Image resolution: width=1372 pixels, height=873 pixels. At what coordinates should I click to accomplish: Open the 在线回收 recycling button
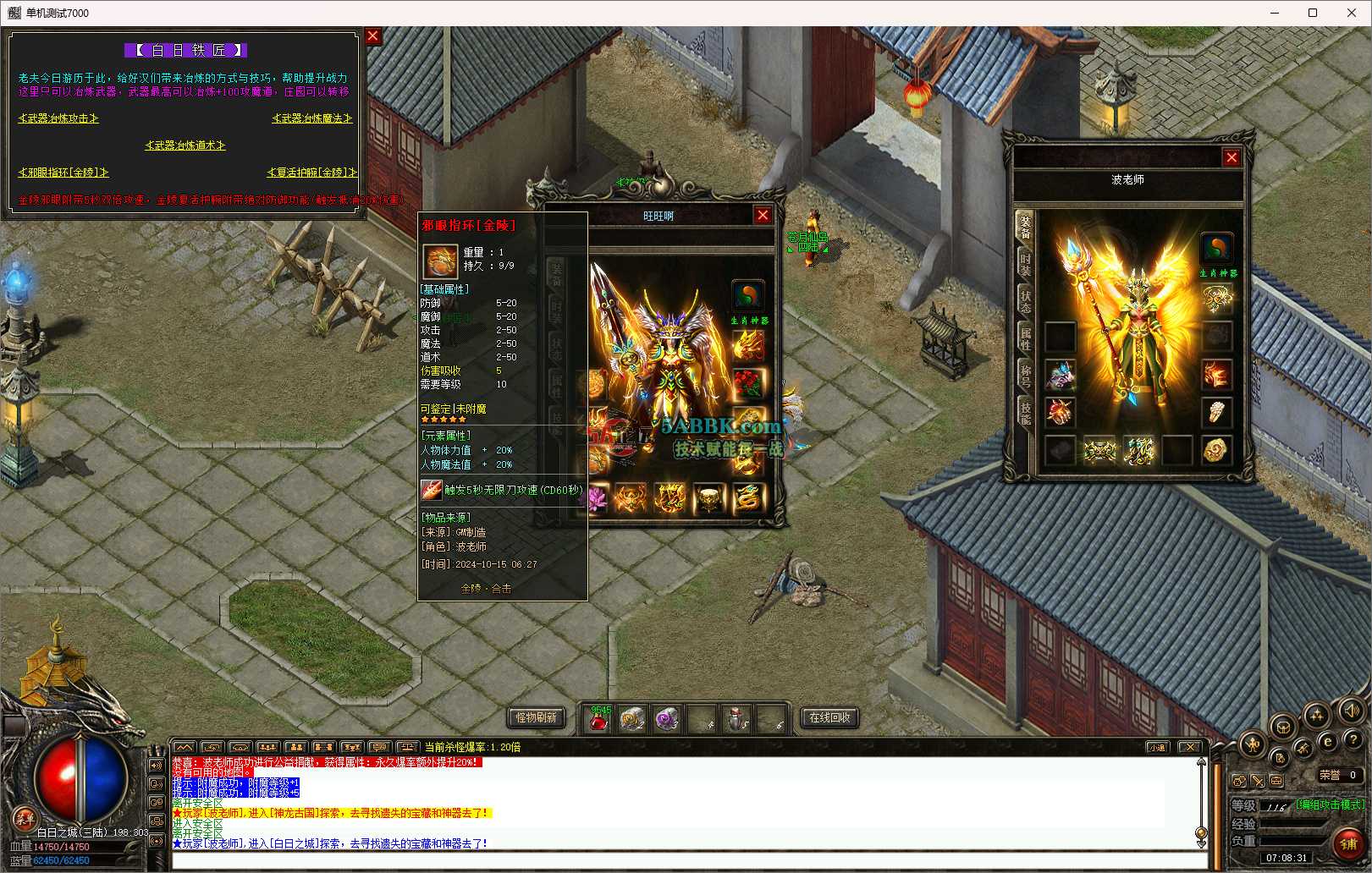[829, 717]
